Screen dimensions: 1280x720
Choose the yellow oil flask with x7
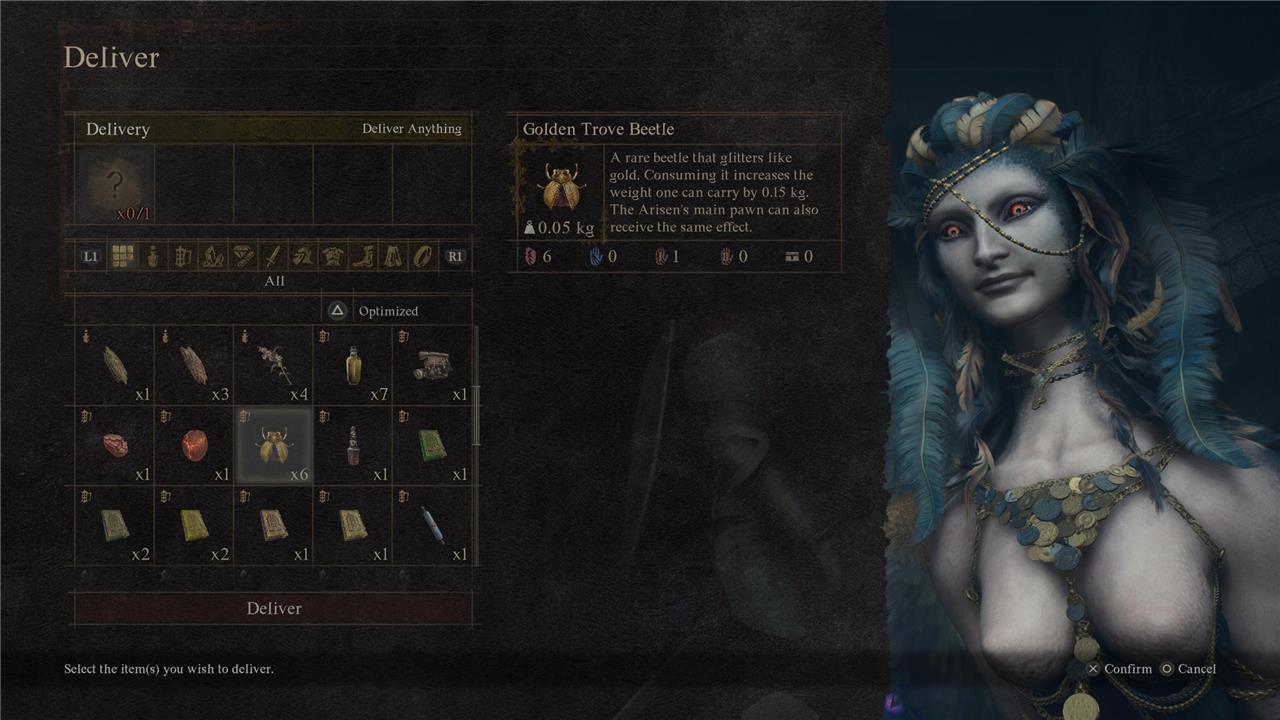[x=353, y=365]
